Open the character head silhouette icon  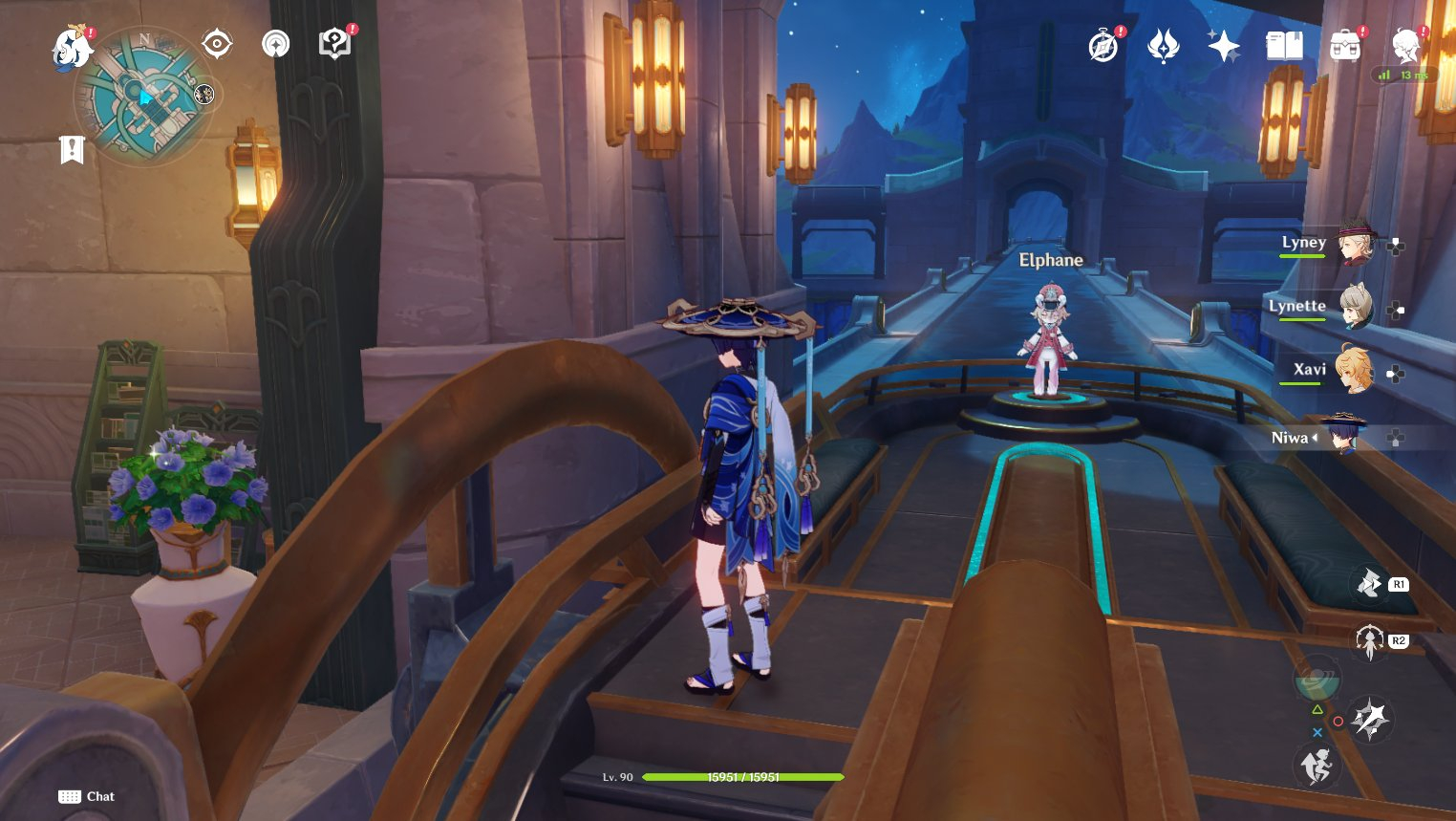pos(1406,46)
